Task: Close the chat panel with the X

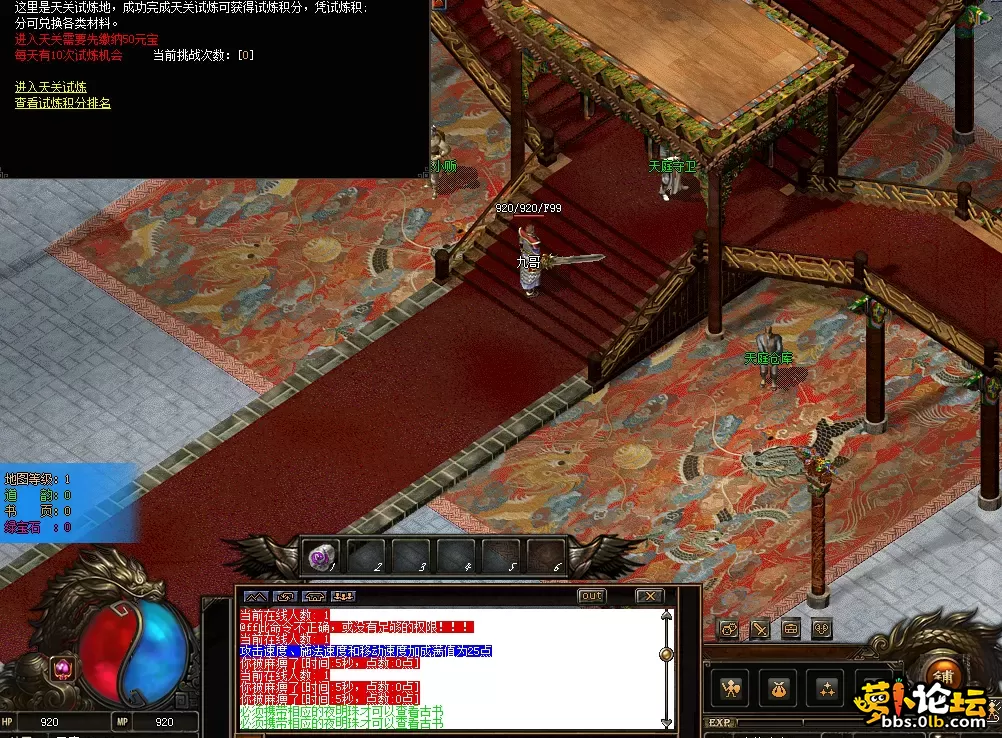Action: 649,596
